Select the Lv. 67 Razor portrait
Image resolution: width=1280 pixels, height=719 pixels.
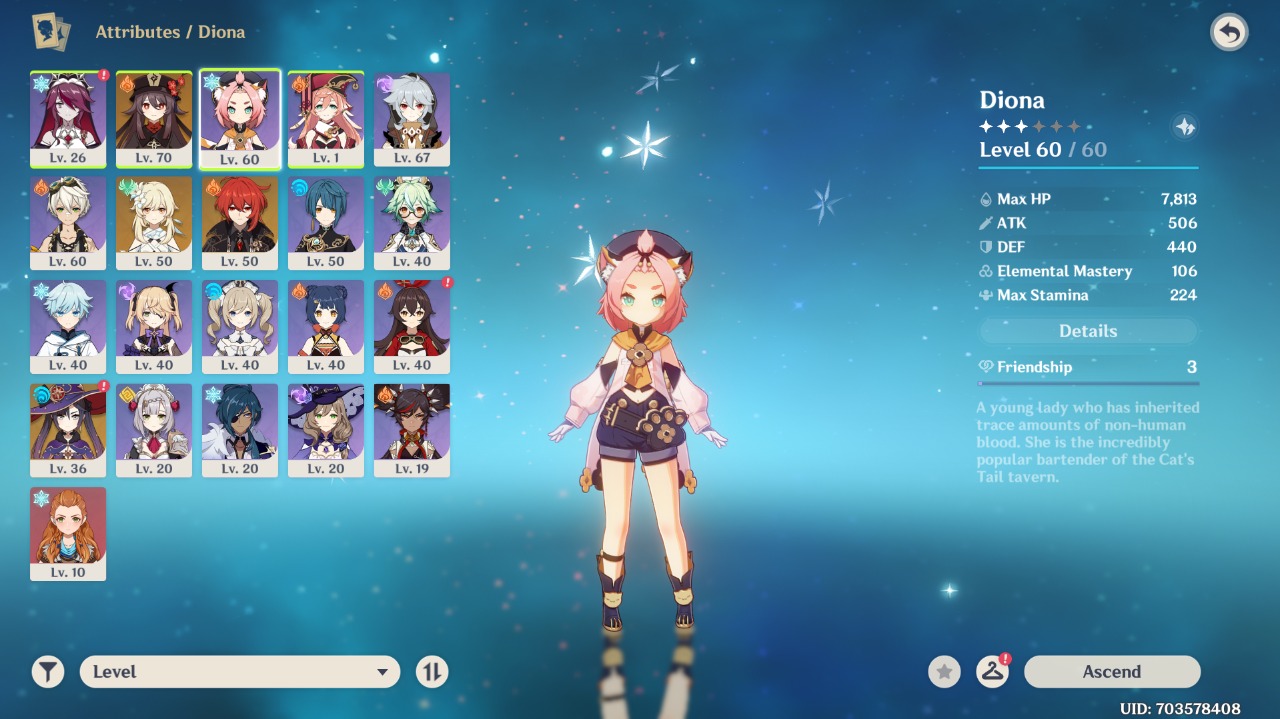point(412,118)
